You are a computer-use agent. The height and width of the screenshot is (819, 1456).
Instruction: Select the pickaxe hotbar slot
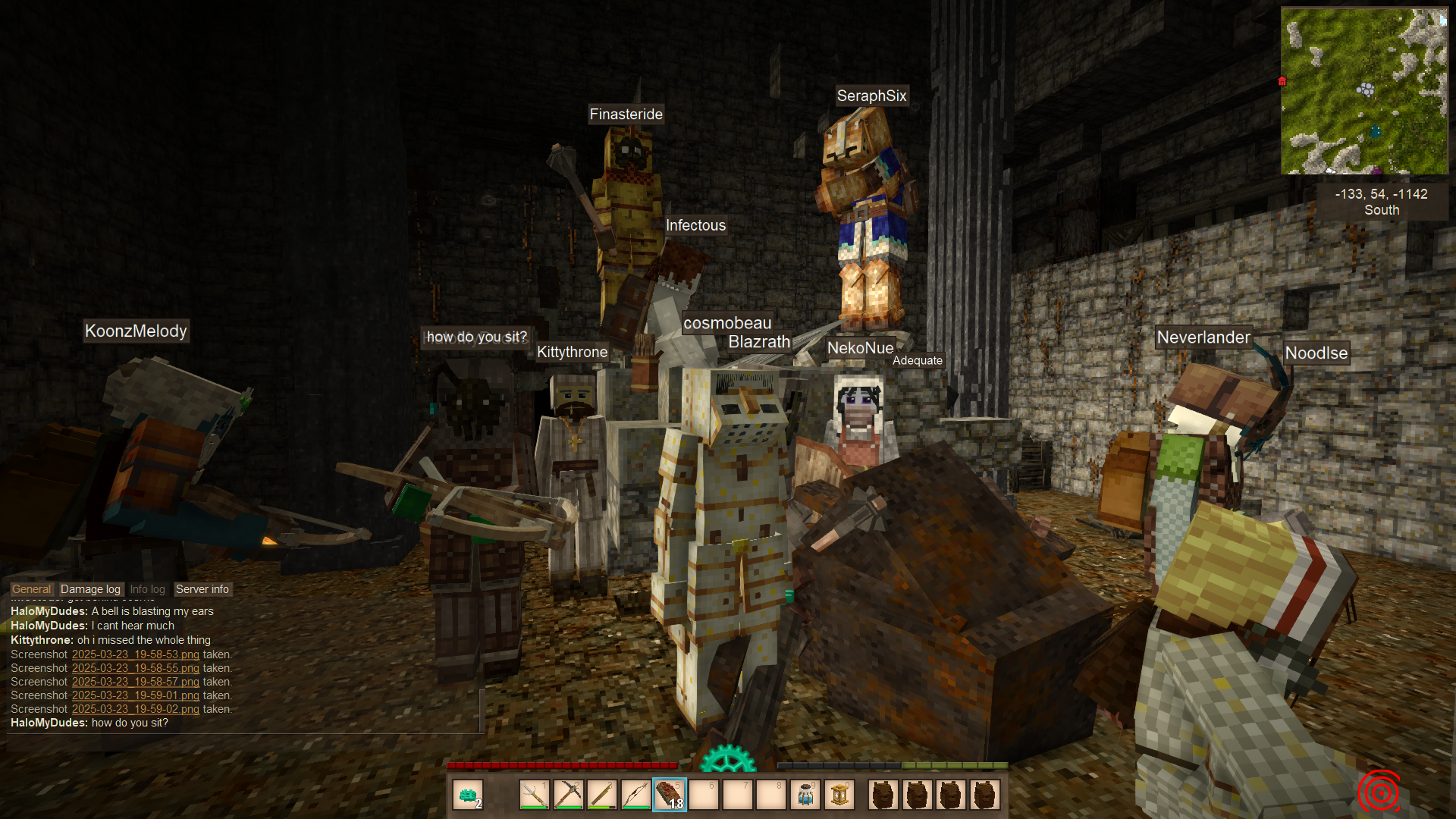(568, 795)
